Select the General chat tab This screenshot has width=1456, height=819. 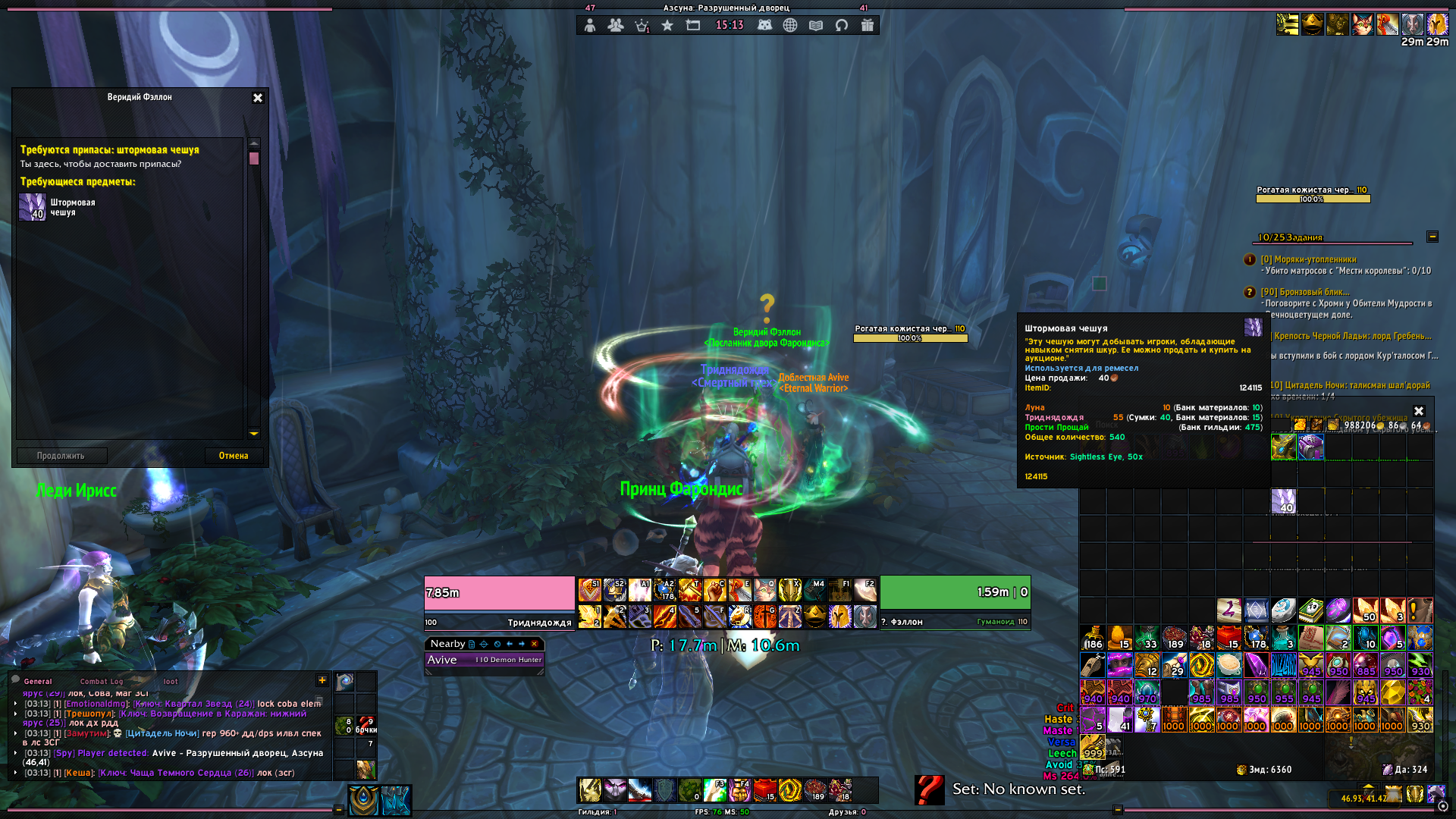pos(38,681)
